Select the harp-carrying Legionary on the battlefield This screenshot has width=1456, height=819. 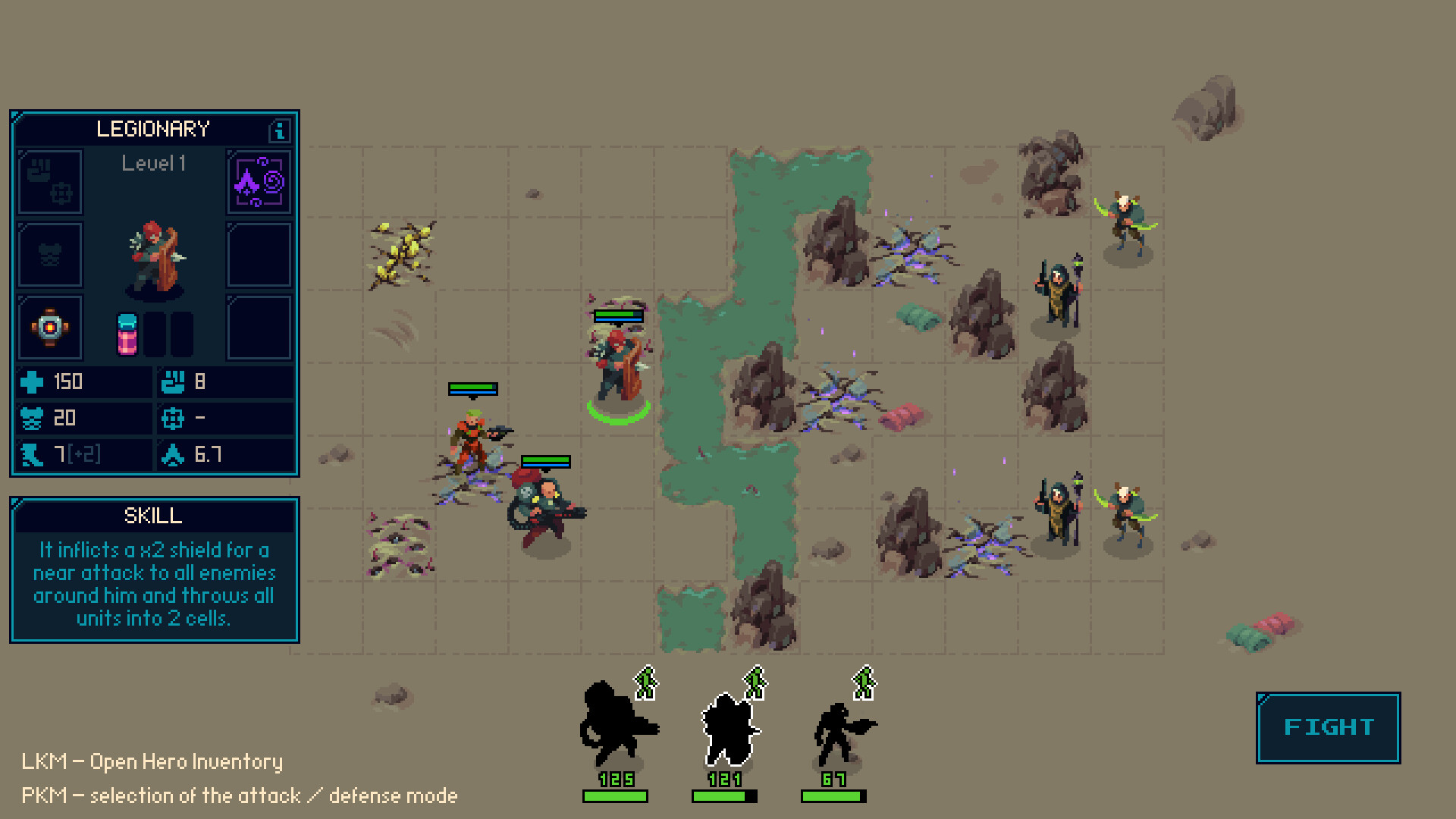click(x=616, y=364)
